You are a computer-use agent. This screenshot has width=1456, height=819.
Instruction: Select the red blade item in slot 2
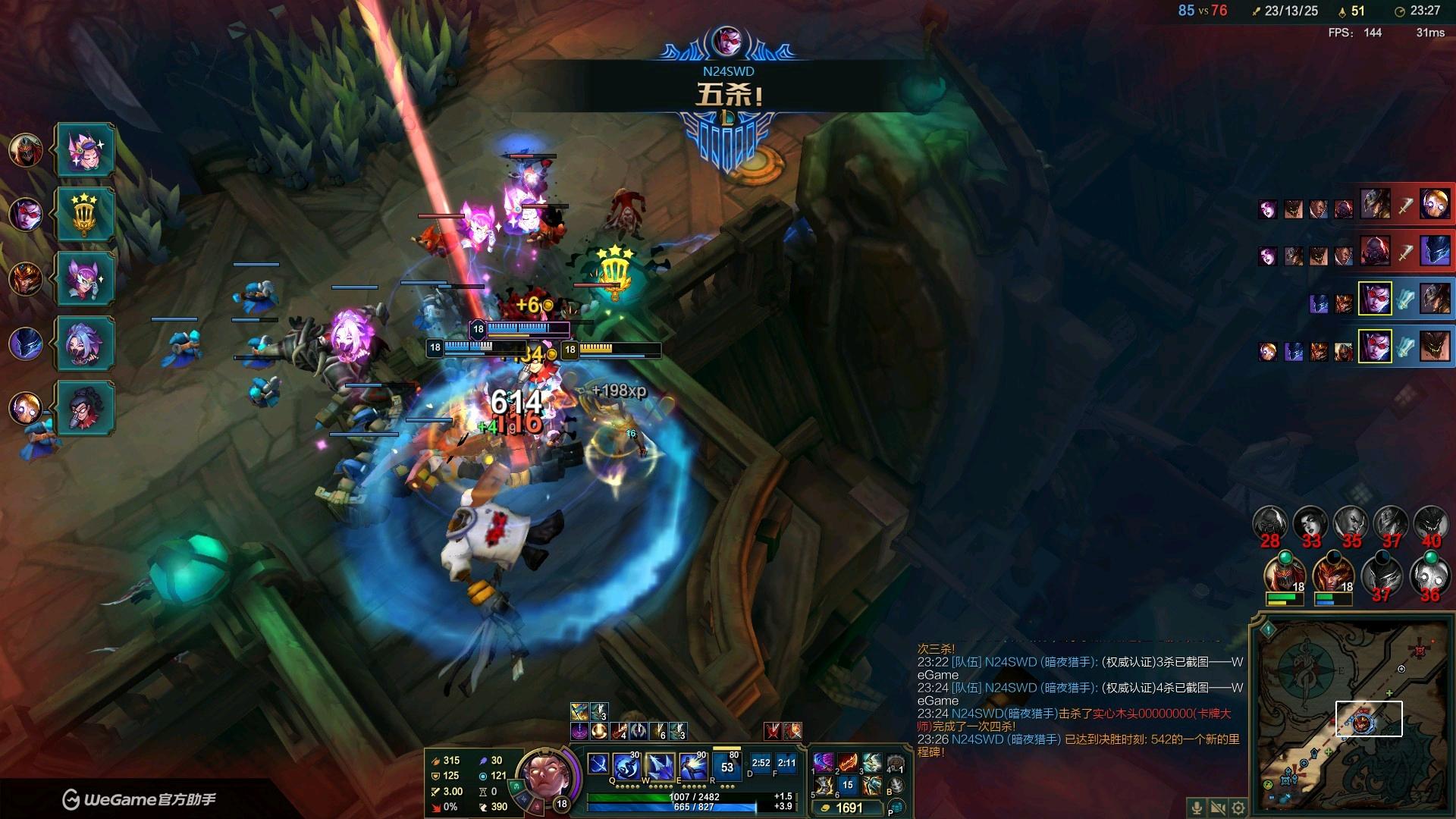[848, 762]
